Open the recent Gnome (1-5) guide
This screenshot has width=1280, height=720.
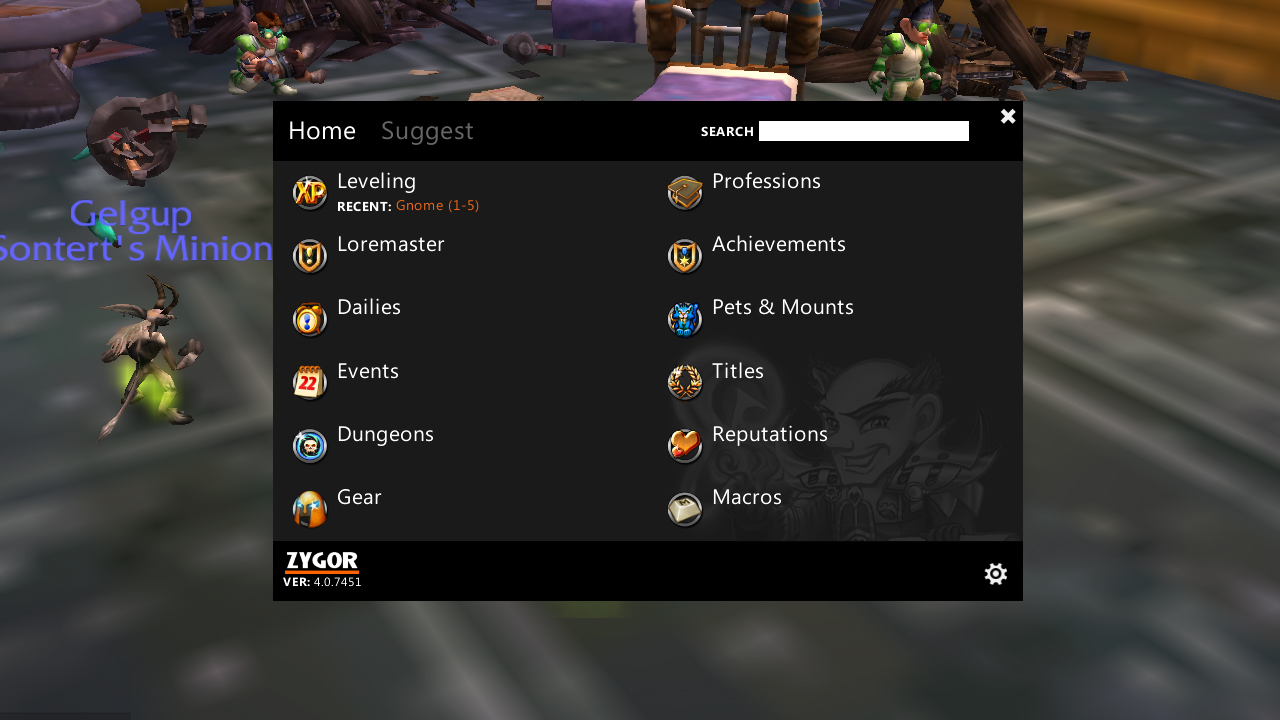[x=437, y=205]
